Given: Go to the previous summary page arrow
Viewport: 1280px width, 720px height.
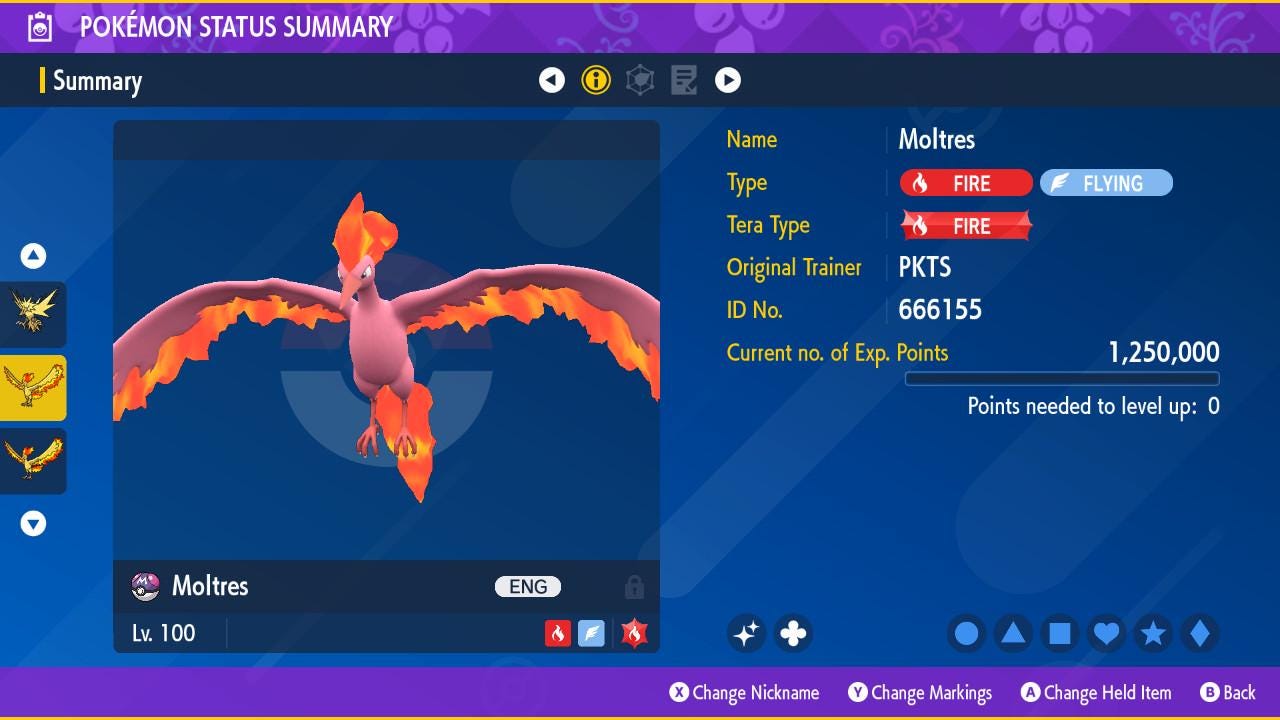Looking at the screenshot, I should pos(552,80).
